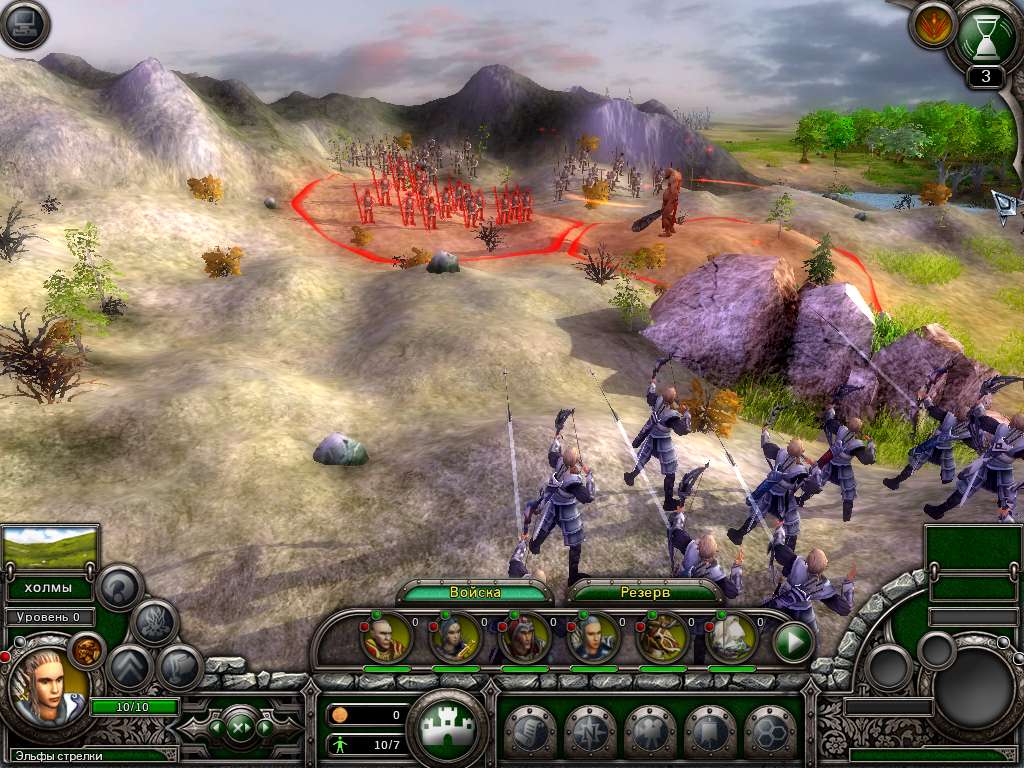Click the small orange helmet icon
Image resolution: width=1024 pixels, height=768 pixels.
pyautogui.click(x=87, y=650)
